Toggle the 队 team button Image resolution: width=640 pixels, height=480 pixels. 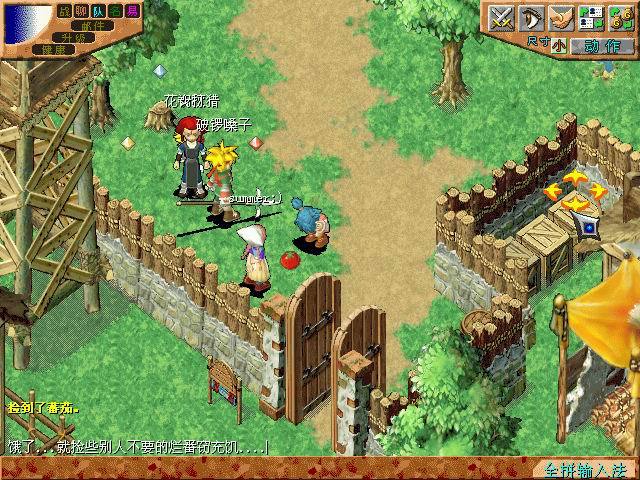coord(99,10)
